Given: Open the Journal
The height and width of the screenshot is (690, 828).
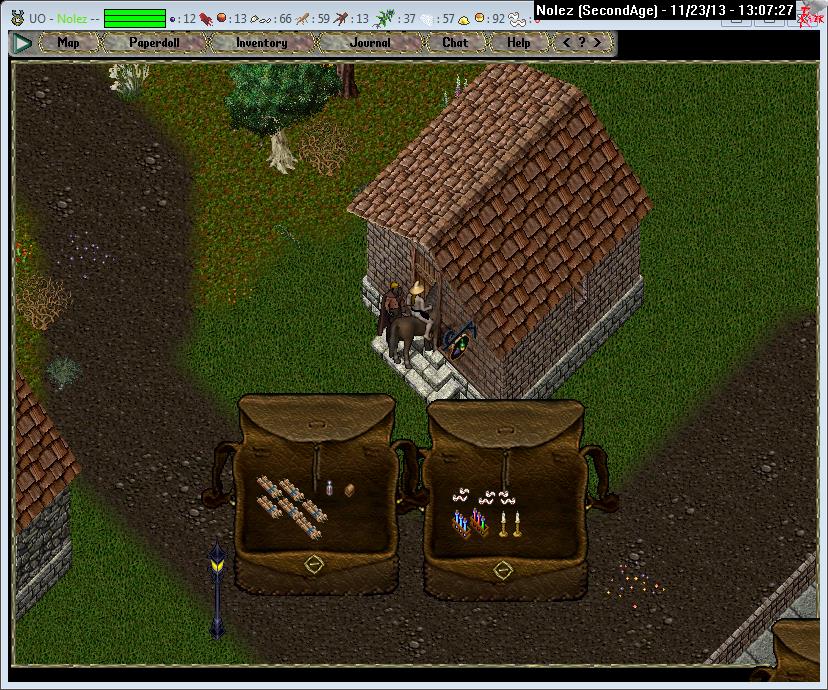Looking at the screenshot, I should [x=370, y=43].
